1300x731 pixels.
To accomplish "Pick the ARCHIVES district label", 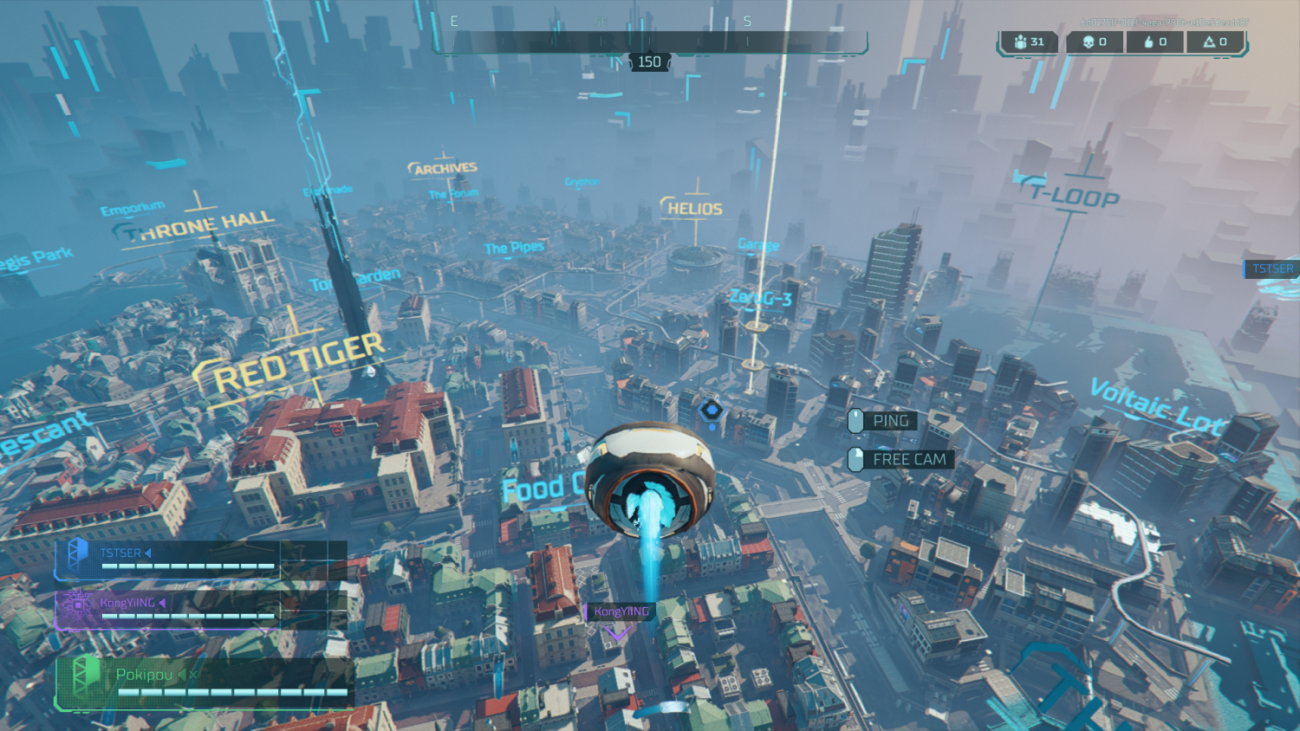I will point(445,169).
